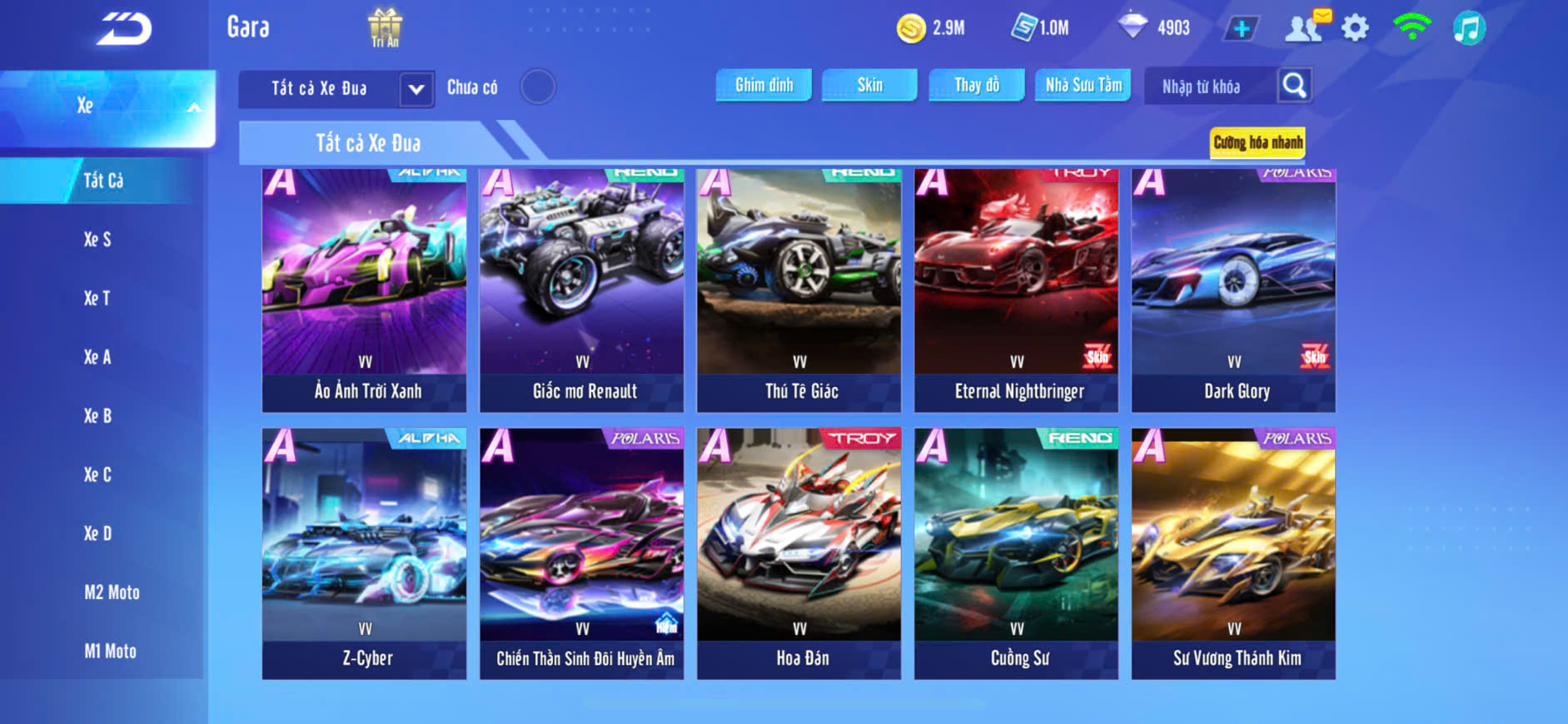Select the Xe S category

(97, 240)
